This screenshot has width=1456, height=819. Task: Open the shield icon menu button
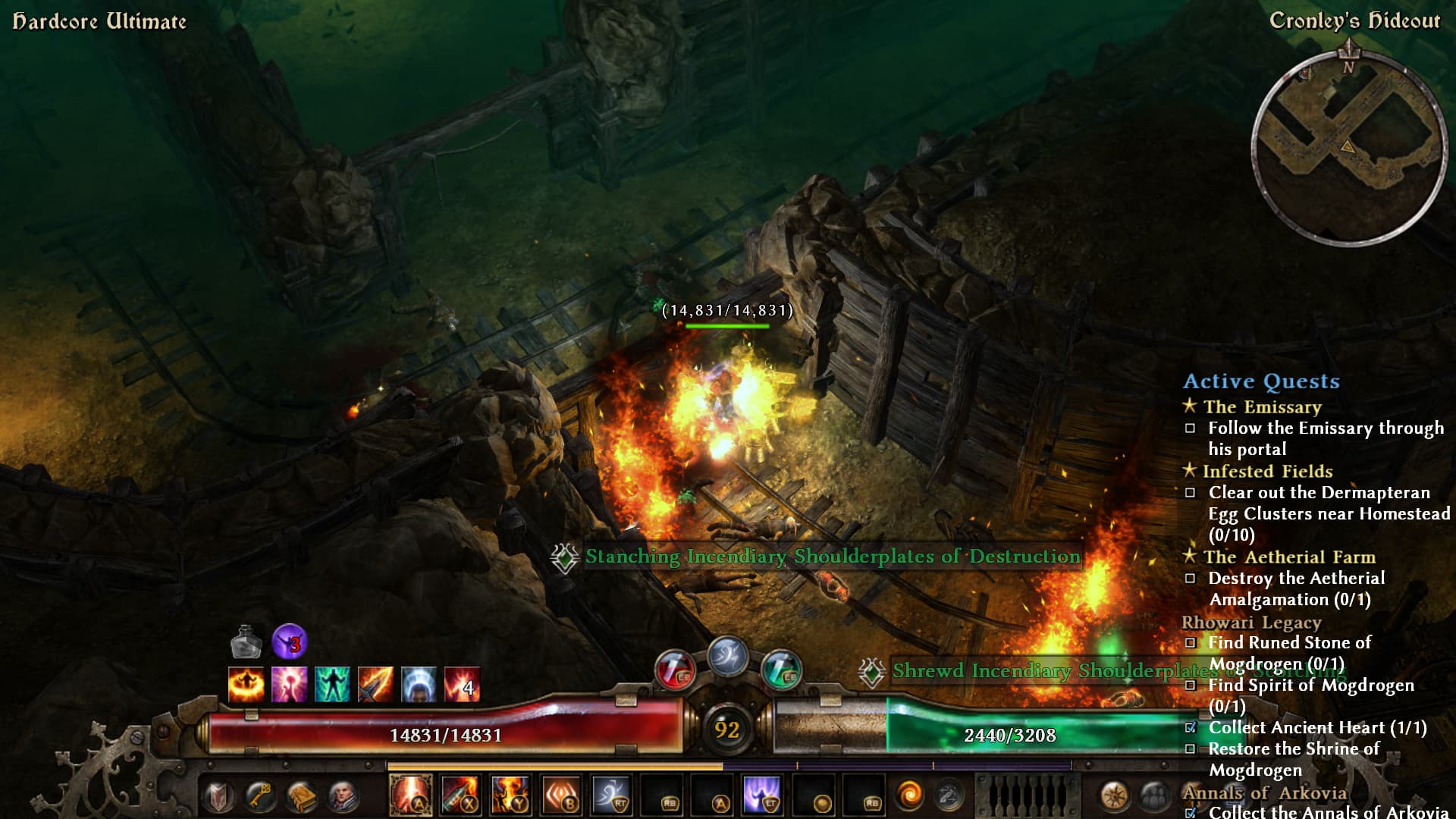point(219,796)
